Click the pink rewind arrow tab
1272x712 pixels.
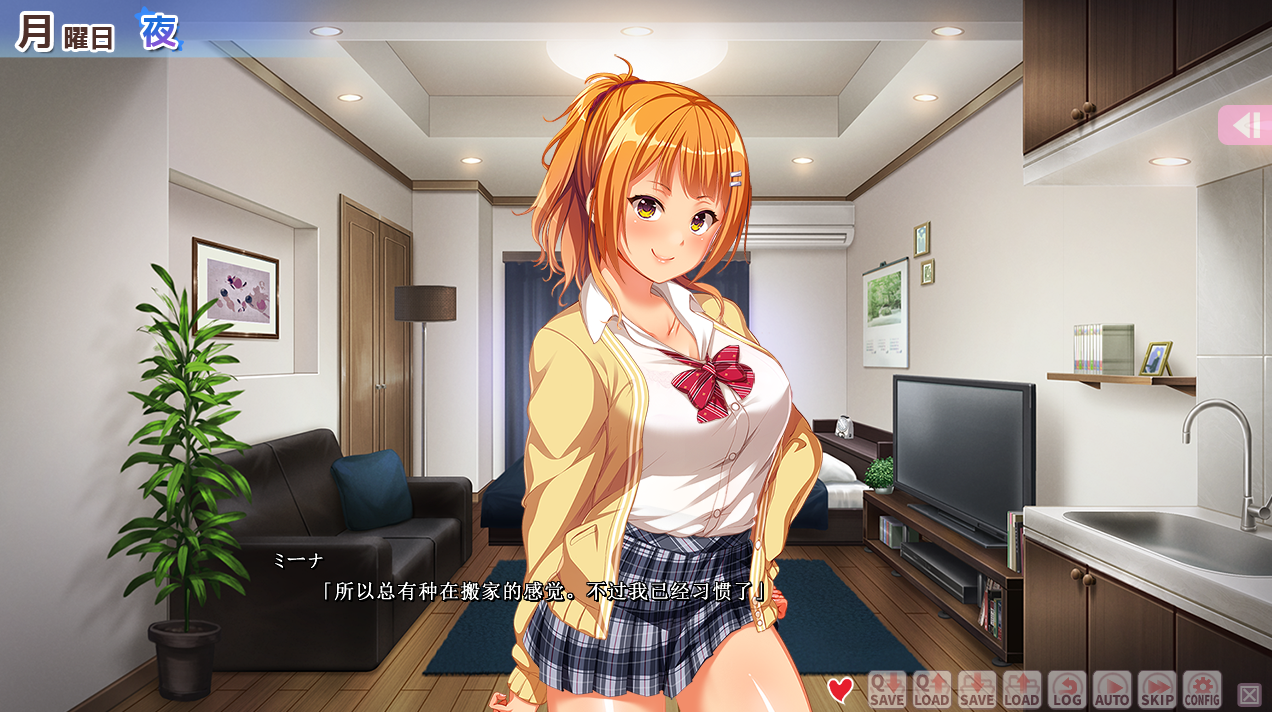[1246, 126]
